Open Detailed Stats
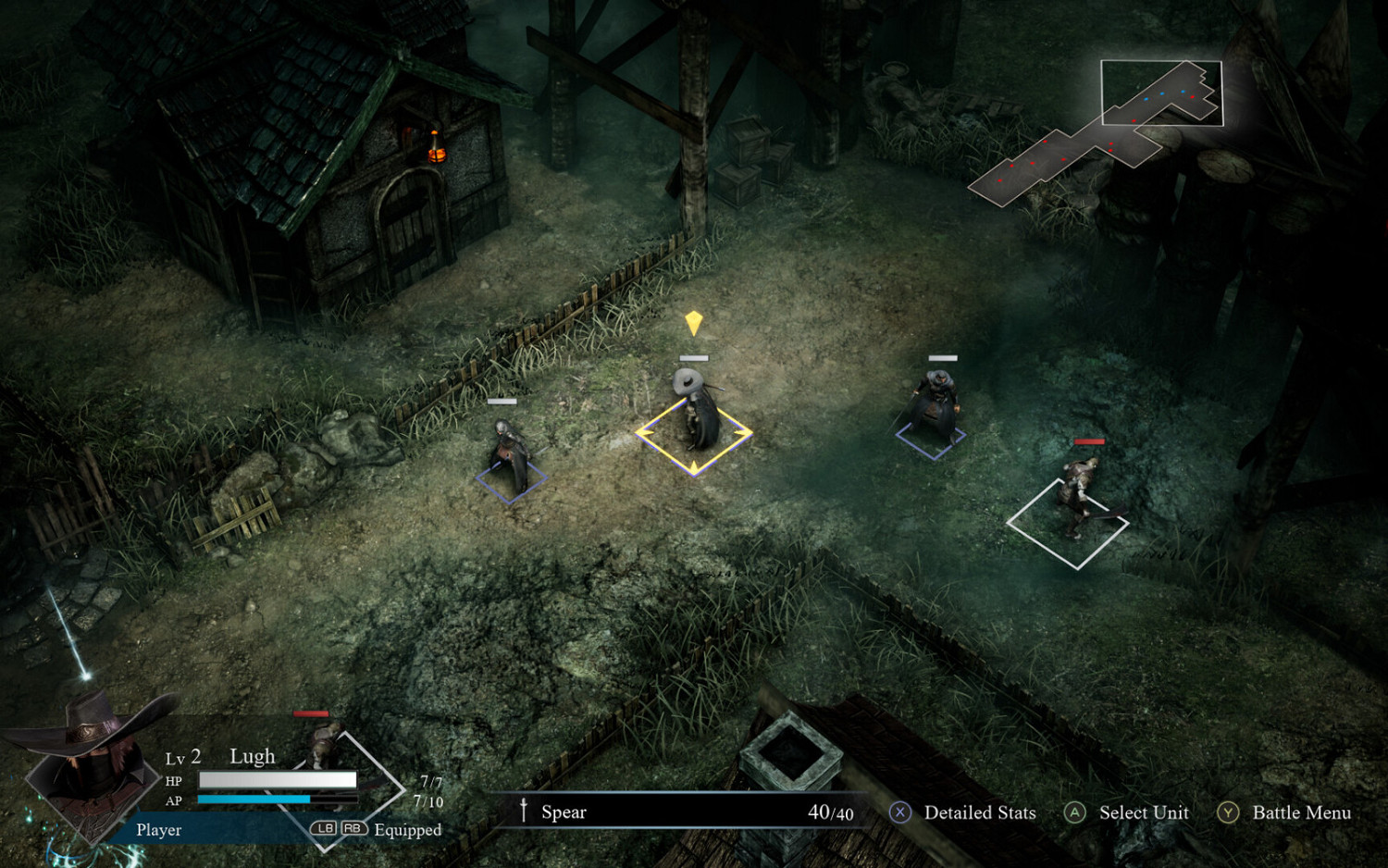The height and width of the screenshot is (868, 1388). tap(982, 813)
